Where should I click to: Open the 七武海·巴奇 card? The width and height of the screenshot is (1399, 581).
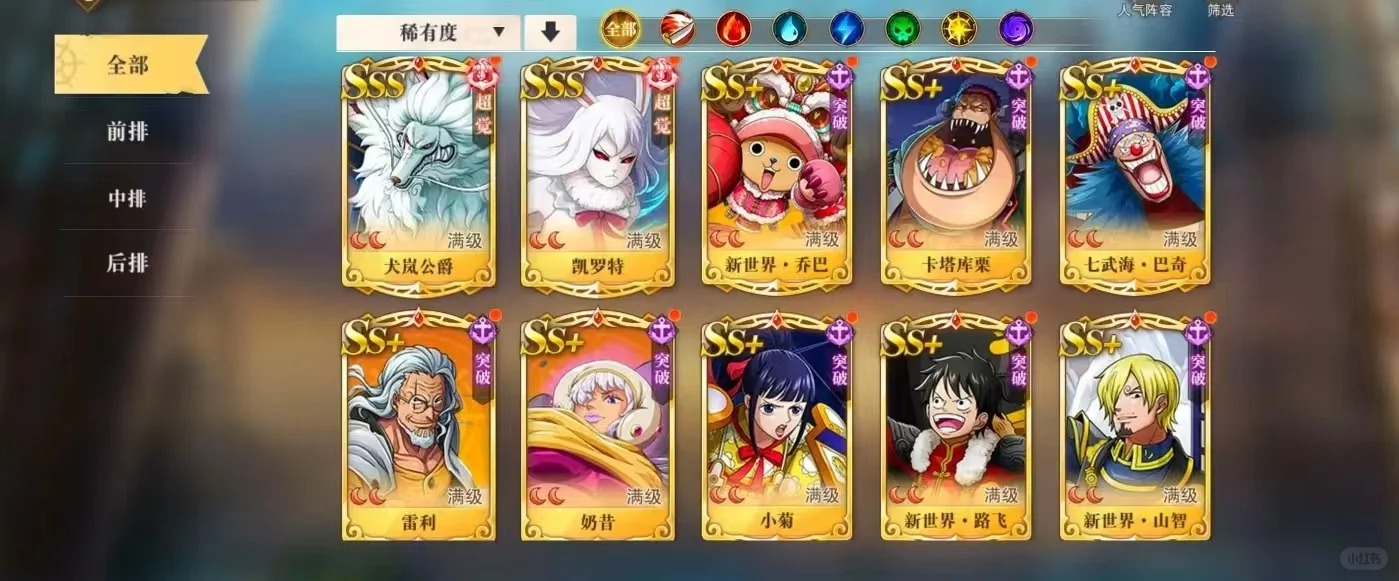(1136, 175)
